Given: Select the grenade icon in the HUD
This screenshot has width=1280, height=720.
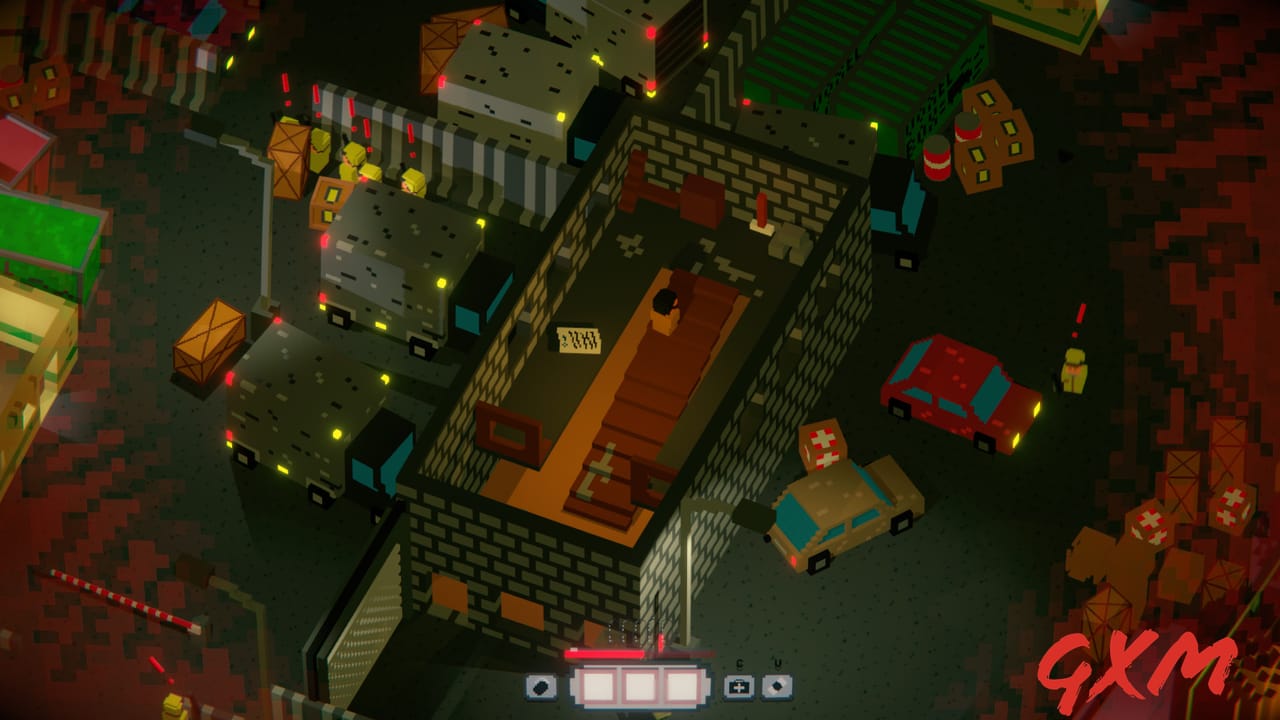Looking at the screenshot, I should click(540, 688).
